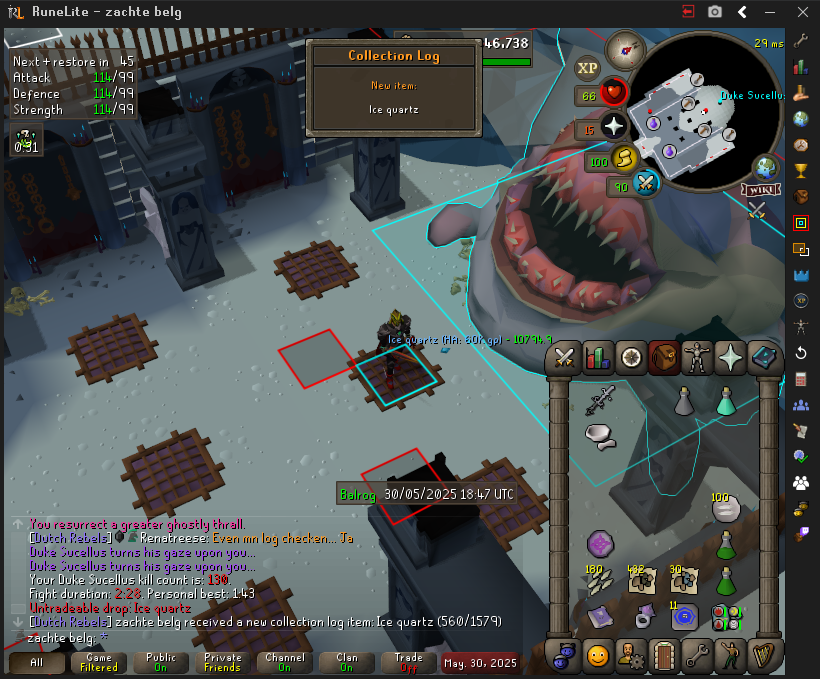Open the world map globe
820x679 pixels.
point(767,167)
